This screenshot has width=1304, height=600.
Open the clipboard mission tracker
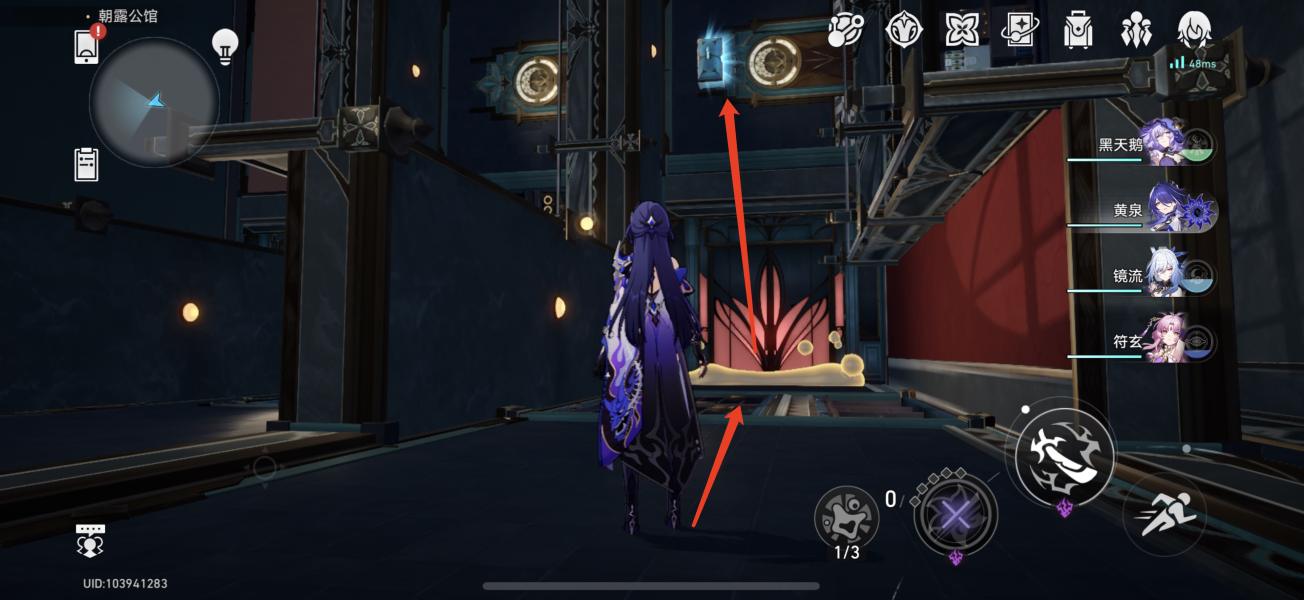click(87, 164)
